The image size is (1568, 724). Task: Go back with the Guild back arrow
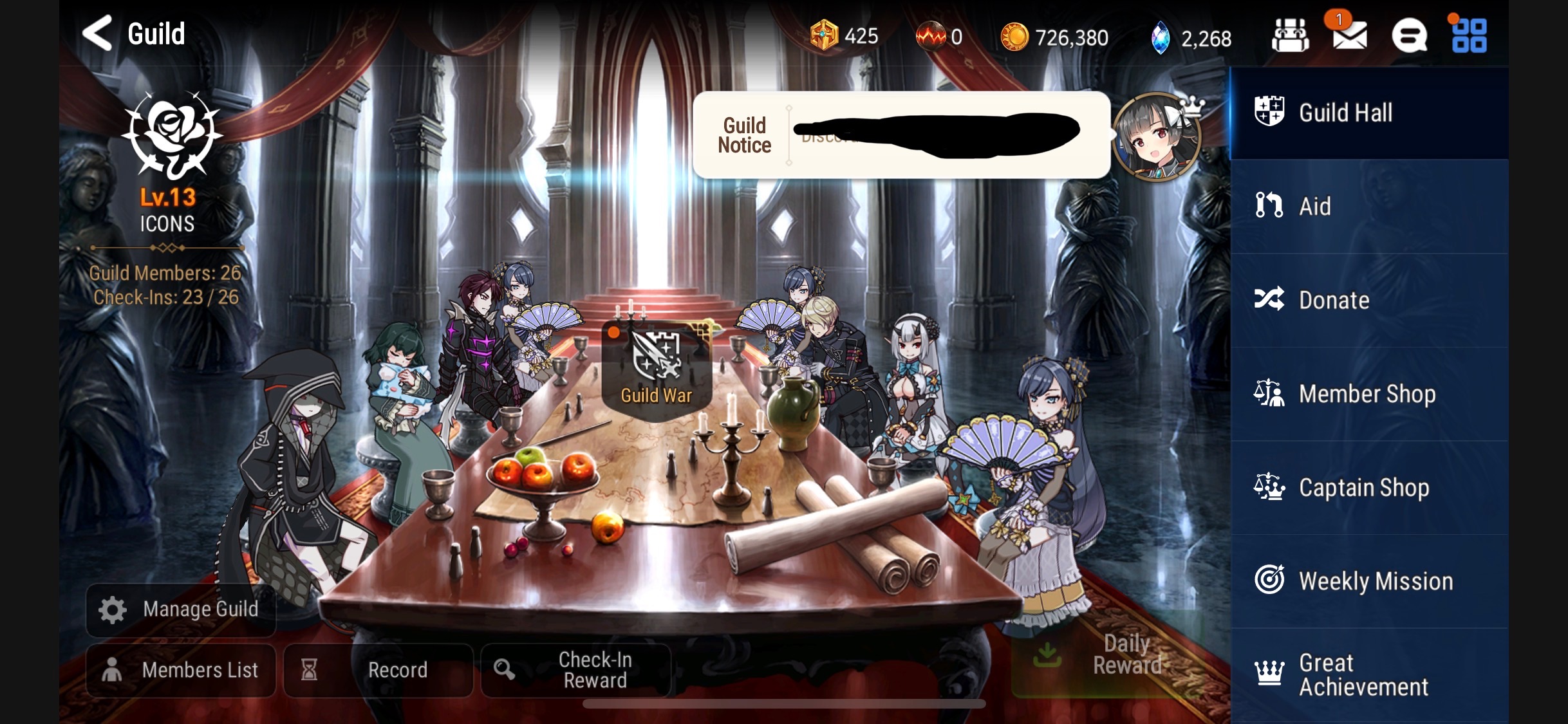click(x=98, y=33)
